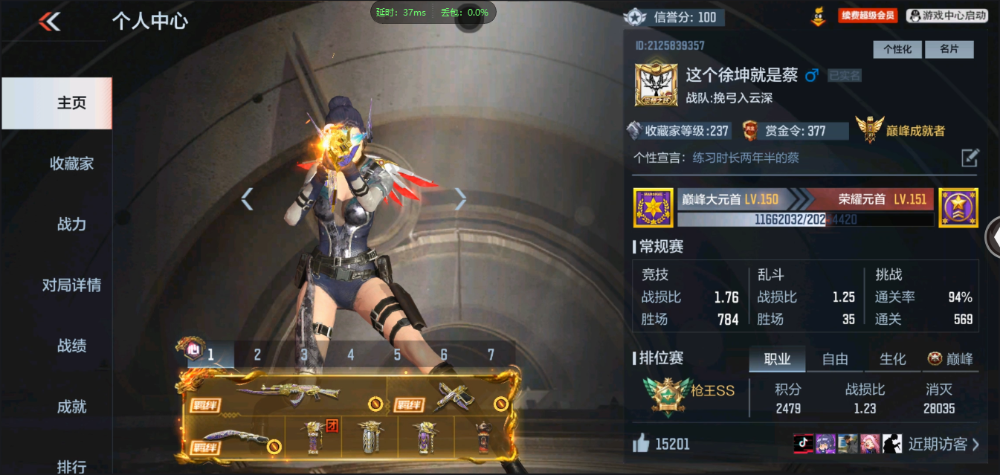Open the 收藏家 collector section
Viewport: 1000px width, 475px height.
[71, 163]
